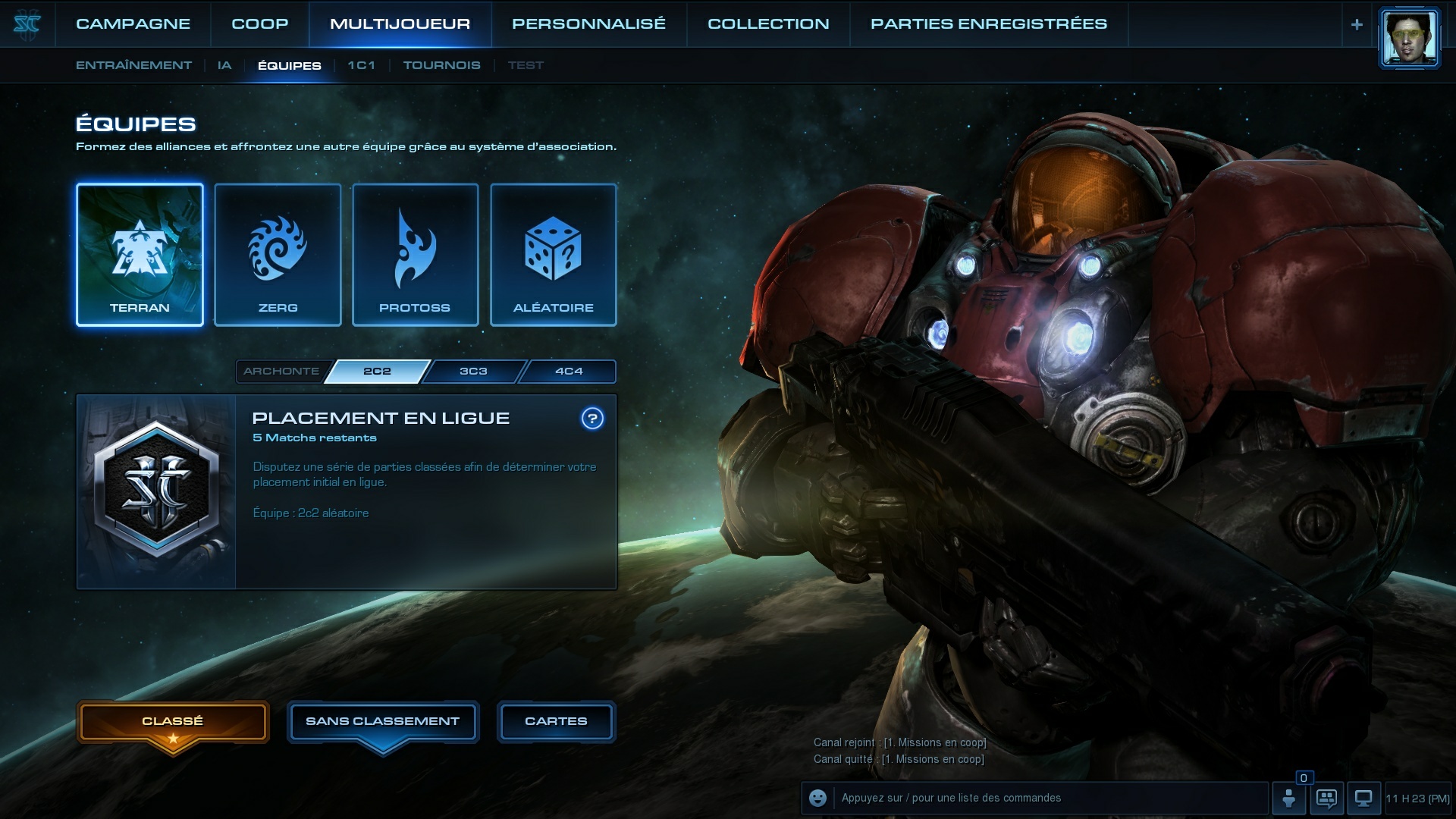Switch to the Entraînement tab
The width and height of the screenshot is (1456, 819).
pyautogui.click(x=133, y=65)
